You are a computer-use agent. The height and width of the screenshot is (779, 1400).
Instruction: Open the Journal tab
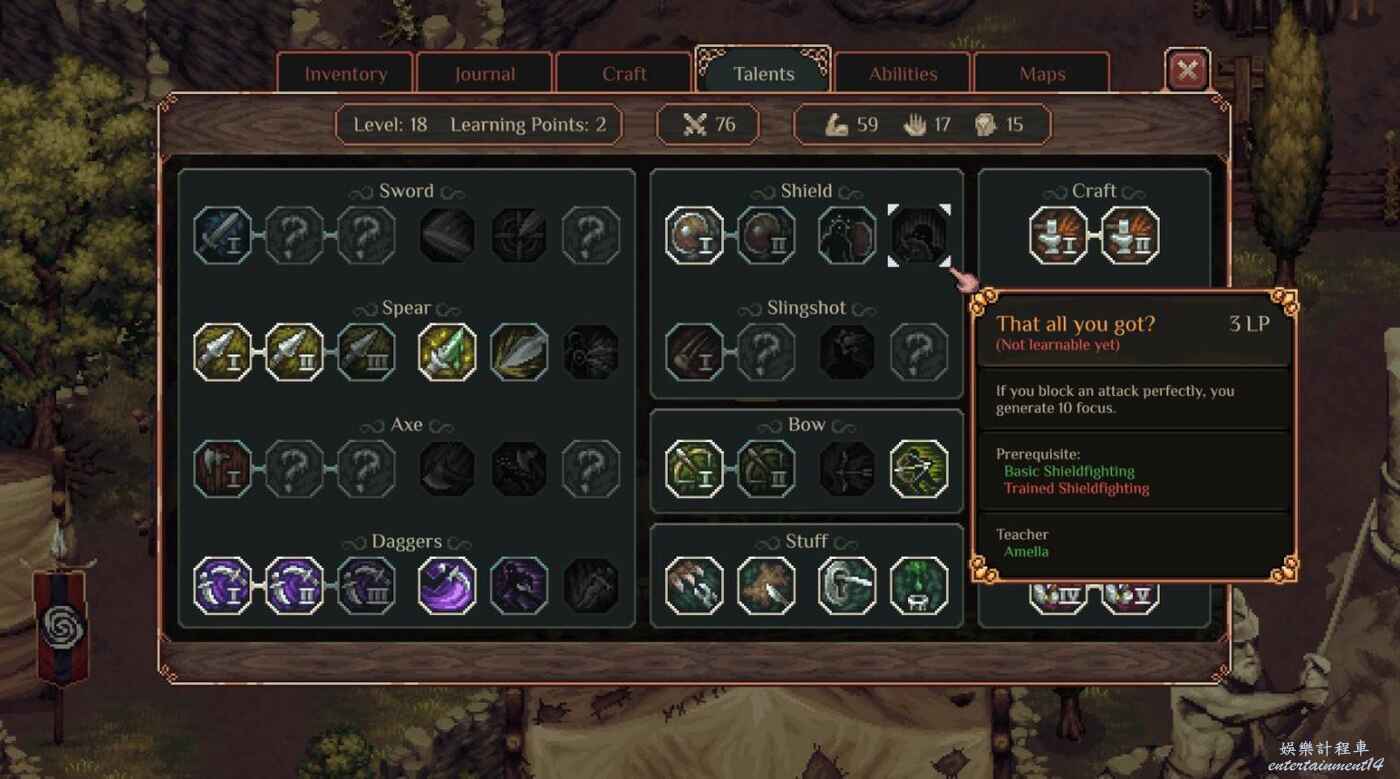coord(485,74)
